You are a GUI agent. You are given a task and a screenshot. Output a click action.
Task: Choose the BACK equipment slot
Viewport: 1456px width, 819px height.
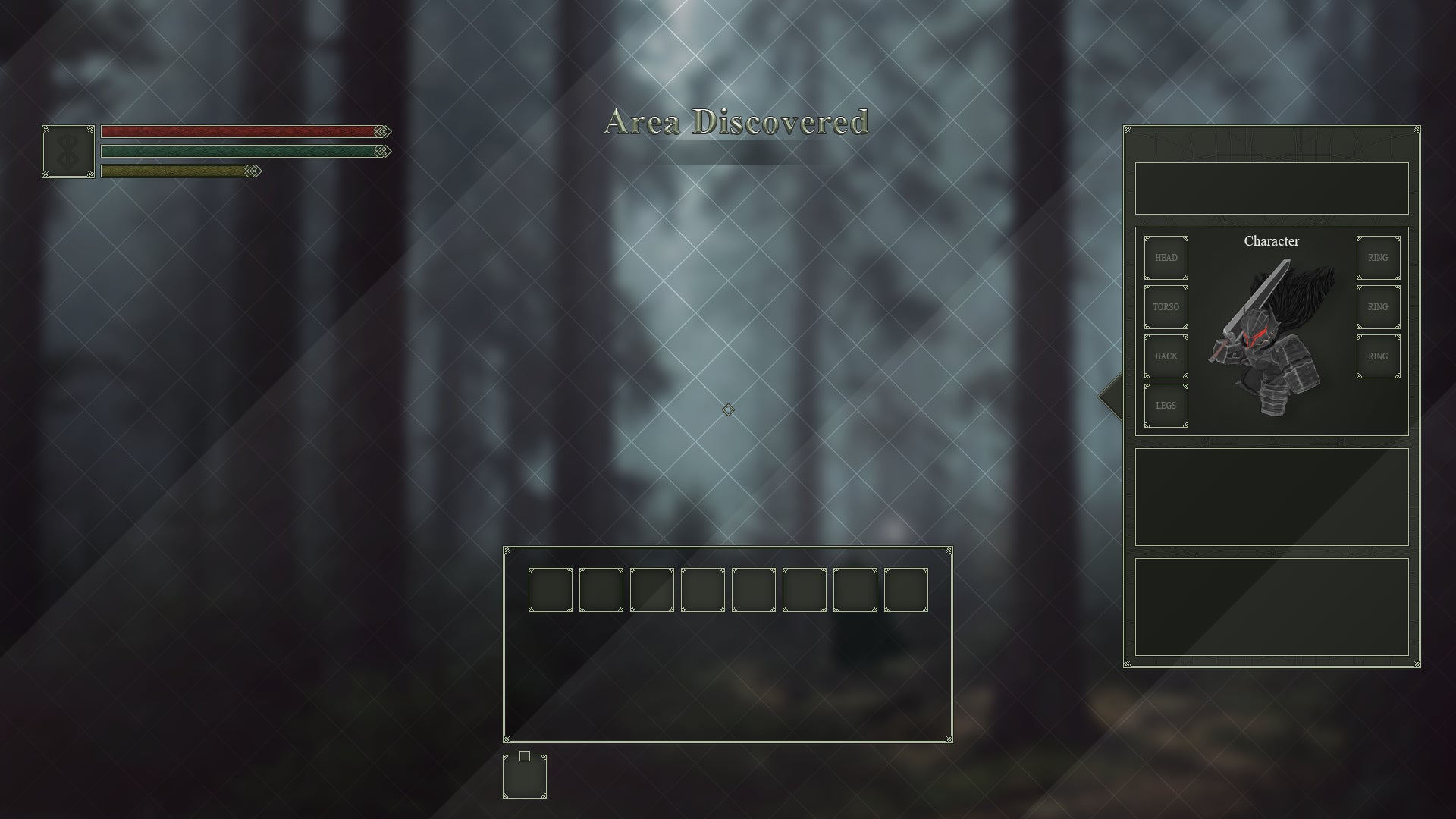coord(1166,356)
